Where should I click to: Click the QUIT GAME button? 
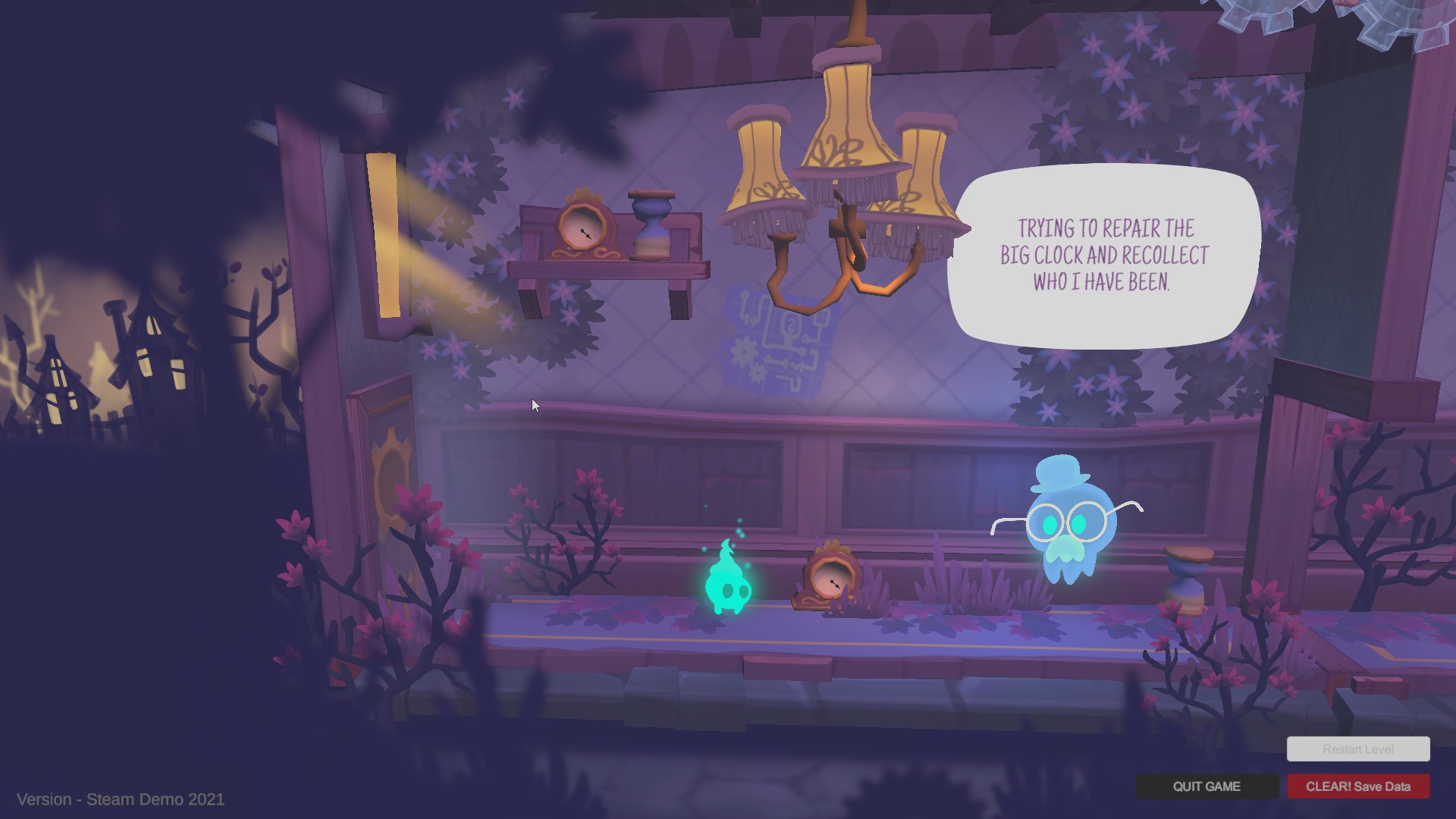click(x=1207, y=786)
